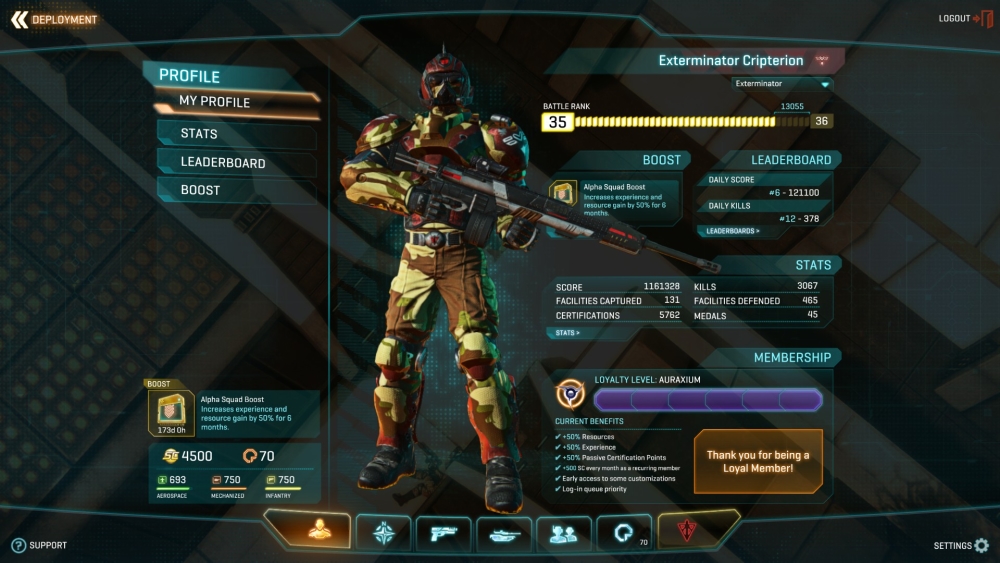Open Settings with the gear icon
The width and height of the screenshot is (1000, 563).
pyautogui.click(x=961, y=546)
